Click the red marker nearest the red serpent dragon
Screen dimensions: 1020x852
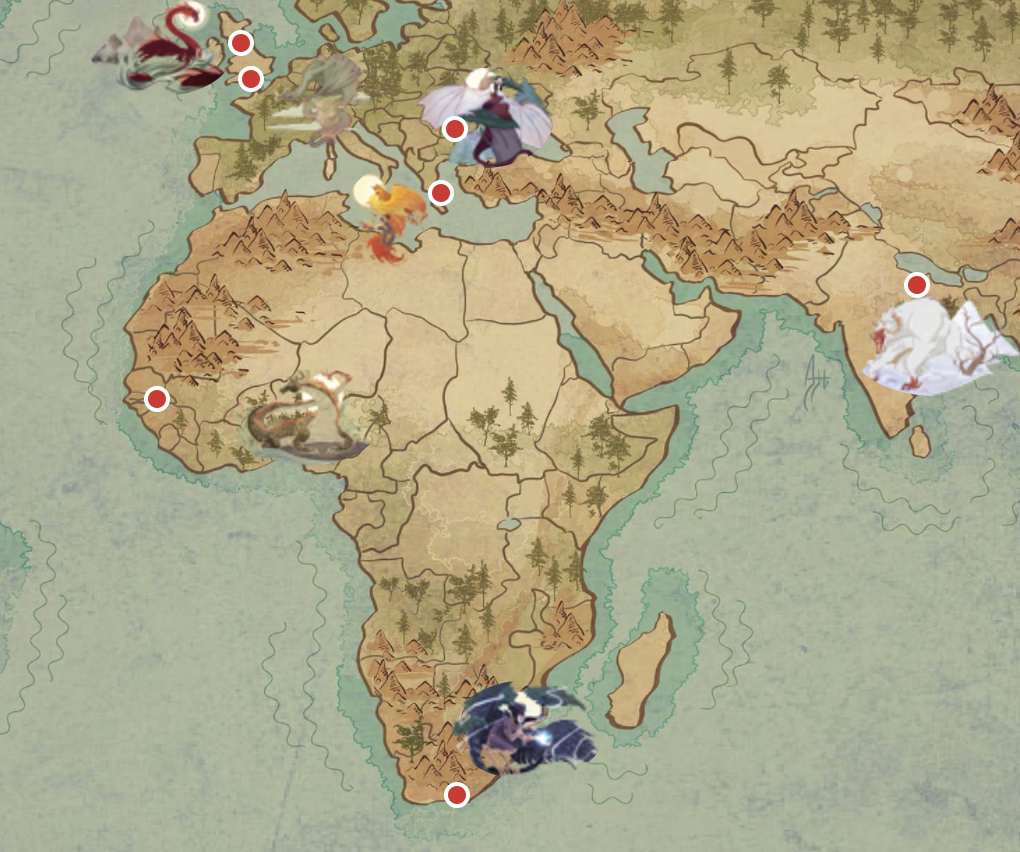pos(240,43)
